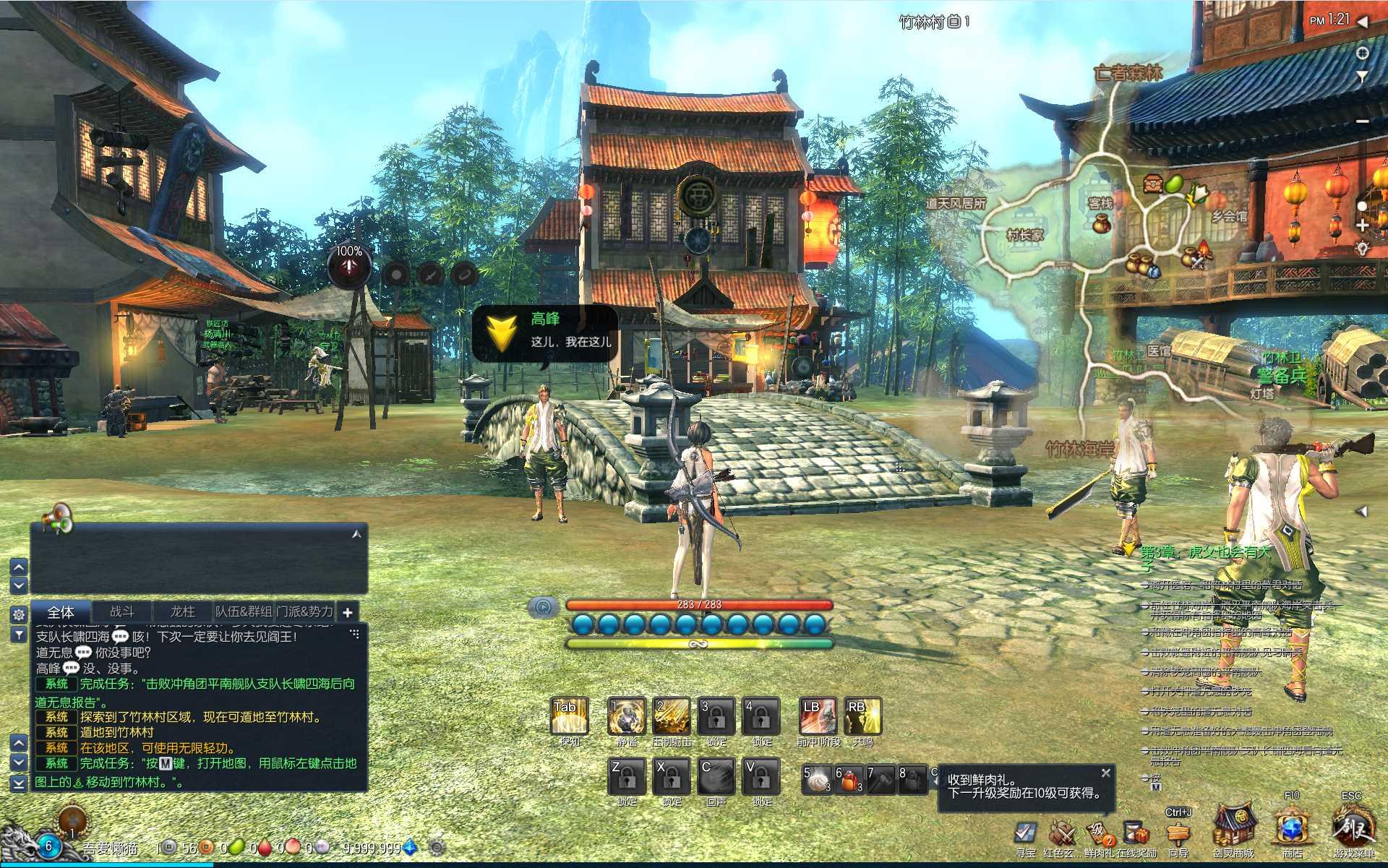
Task: Switch to the 战斗 chat tab
Action: pos(122,611)
